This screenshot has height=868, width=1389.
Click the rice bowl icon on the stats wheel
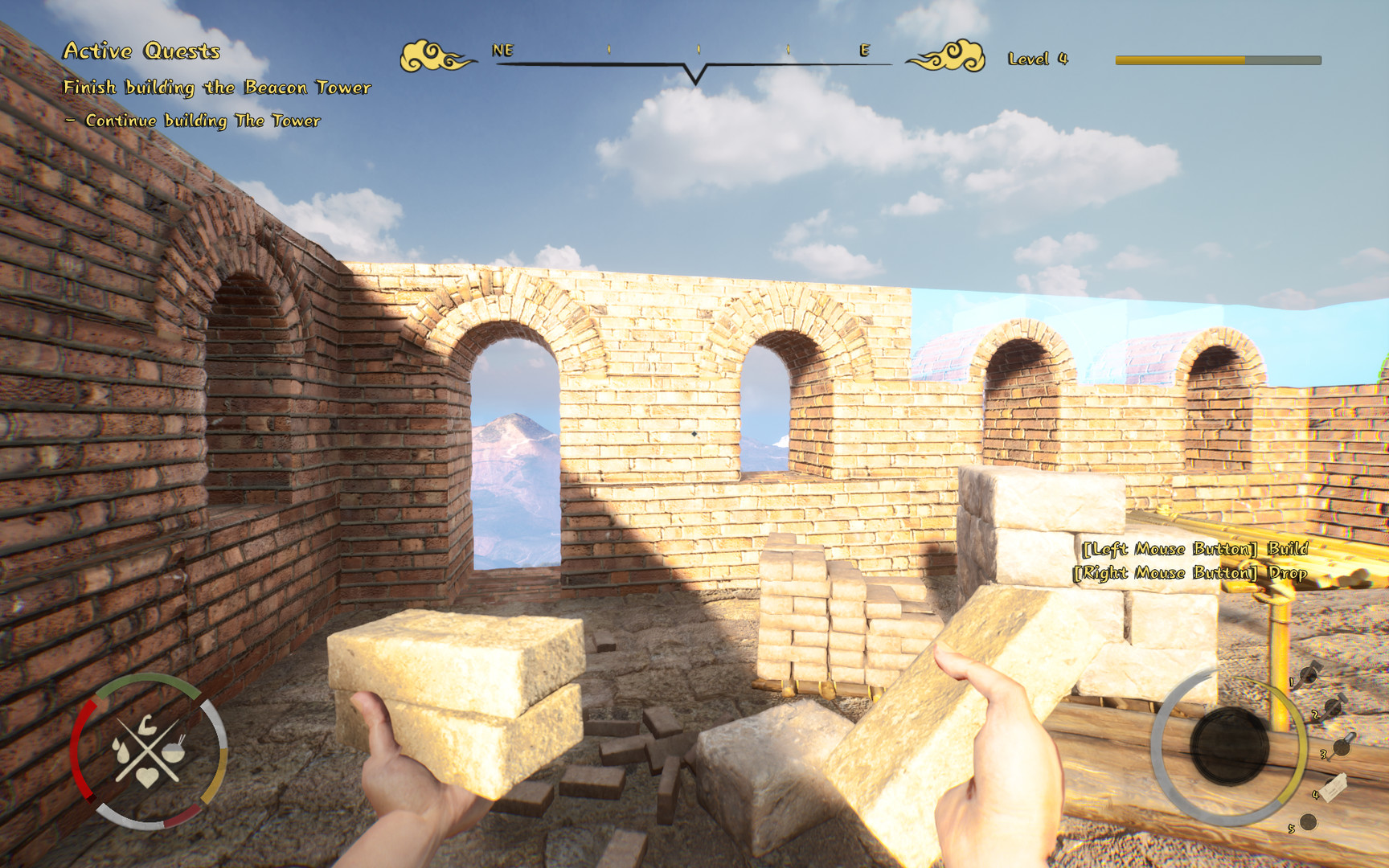point(173,752)
